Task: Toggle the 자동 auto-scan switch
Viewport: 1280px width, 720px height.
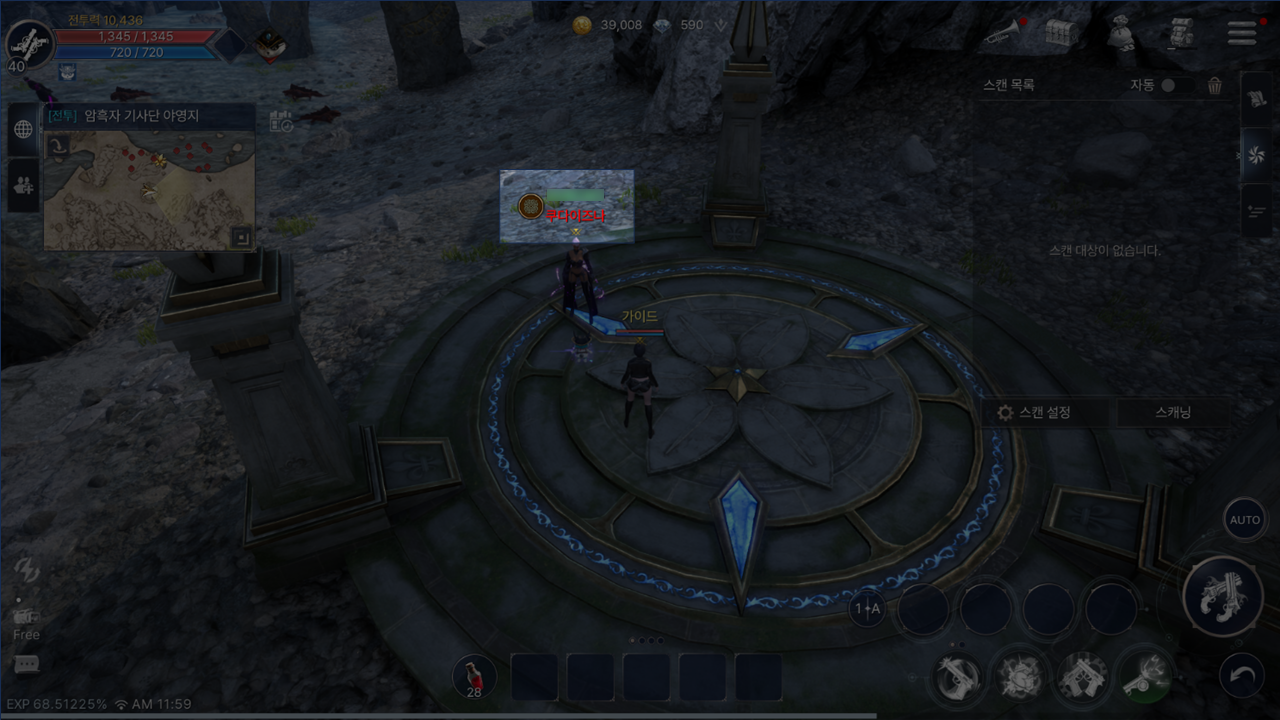Action: [x=1167, y=86]
